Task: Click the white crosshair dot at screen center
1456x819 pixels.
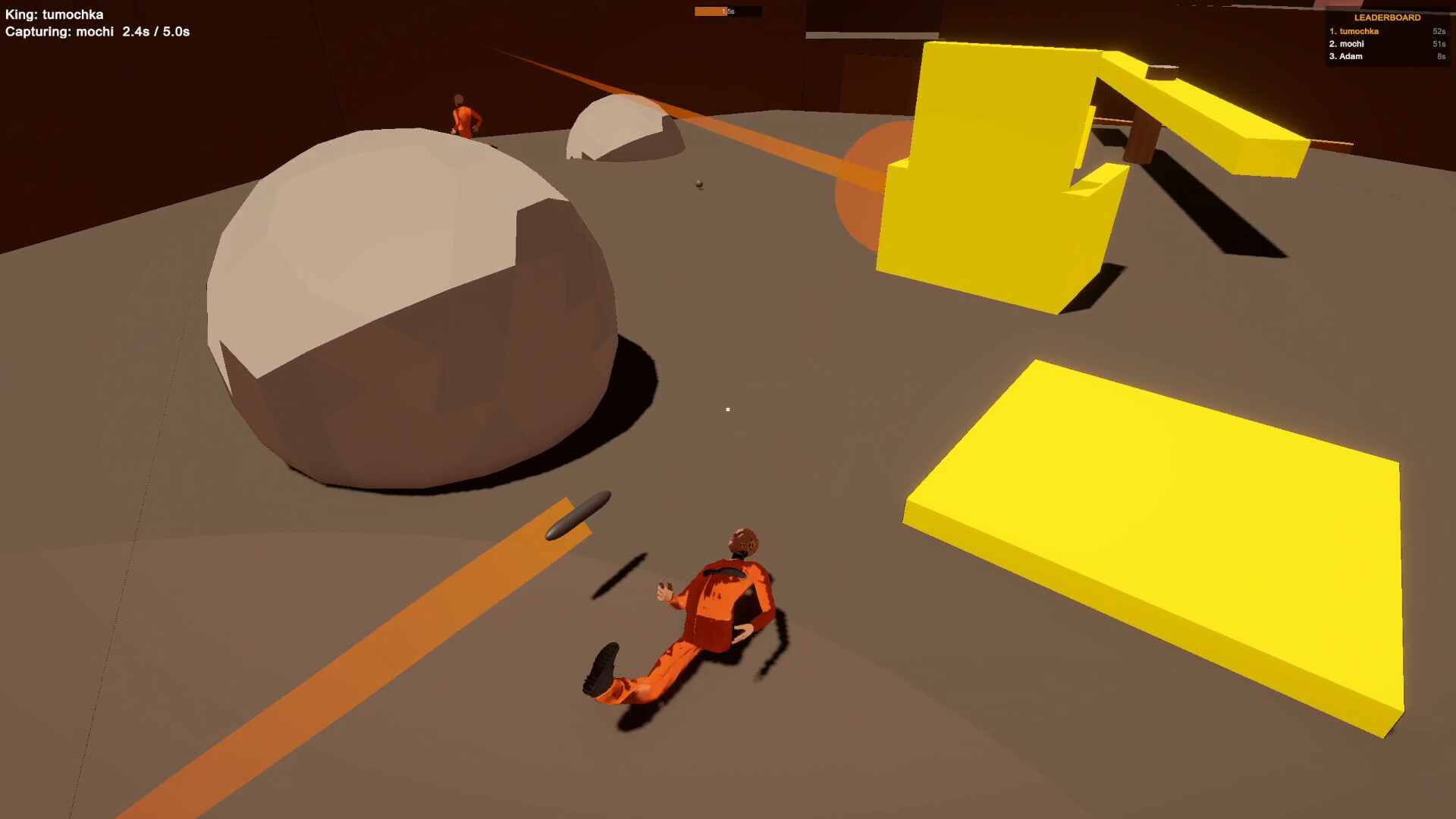Action: tap(728, 408)
